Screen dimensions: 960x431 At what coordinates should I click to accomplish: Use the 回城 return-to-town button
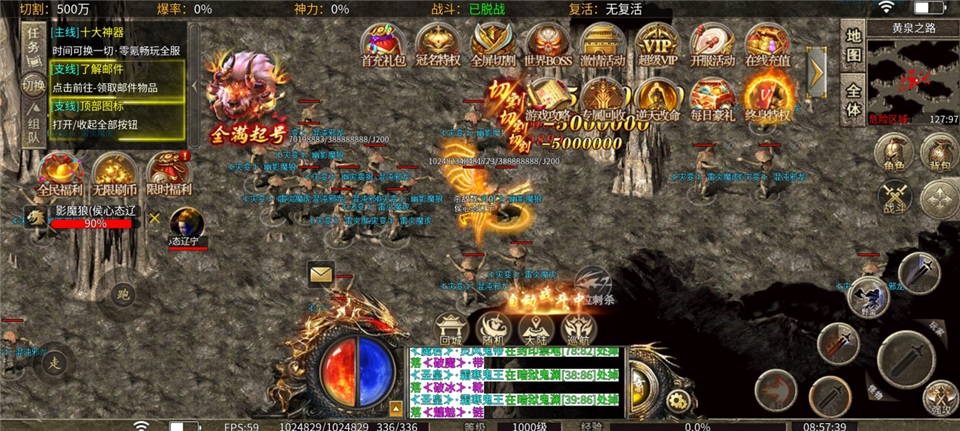pyautogui.click(x=452, y=327)
